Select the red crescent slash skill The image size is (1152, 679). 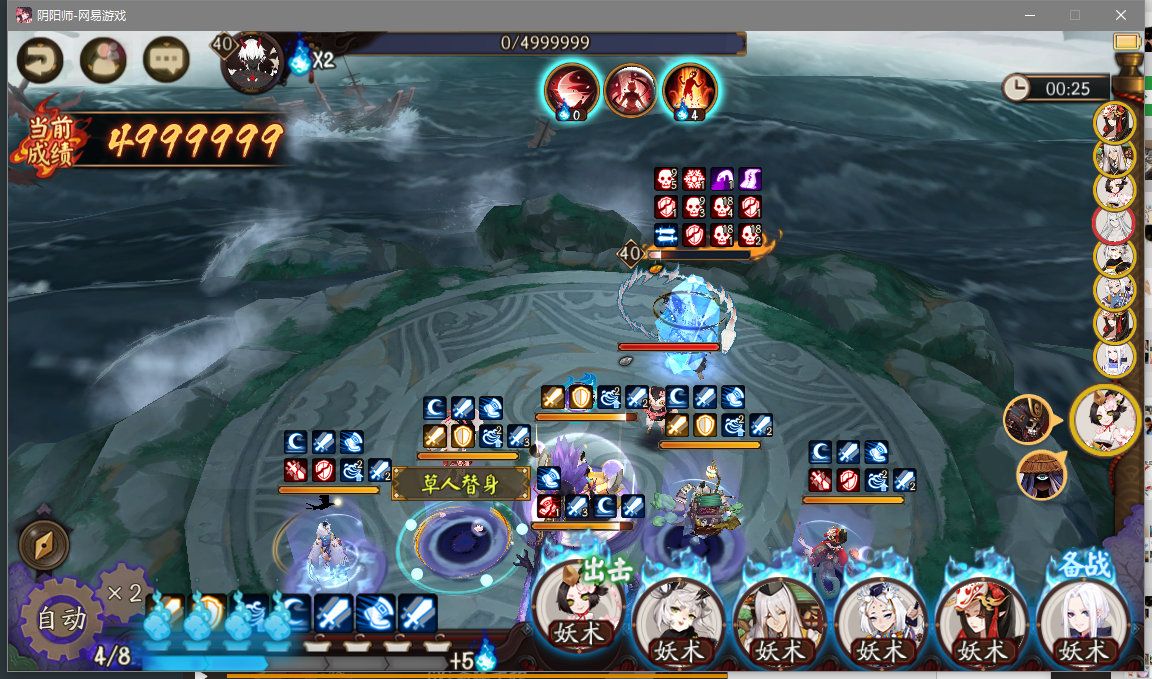[x=571, y=90]
